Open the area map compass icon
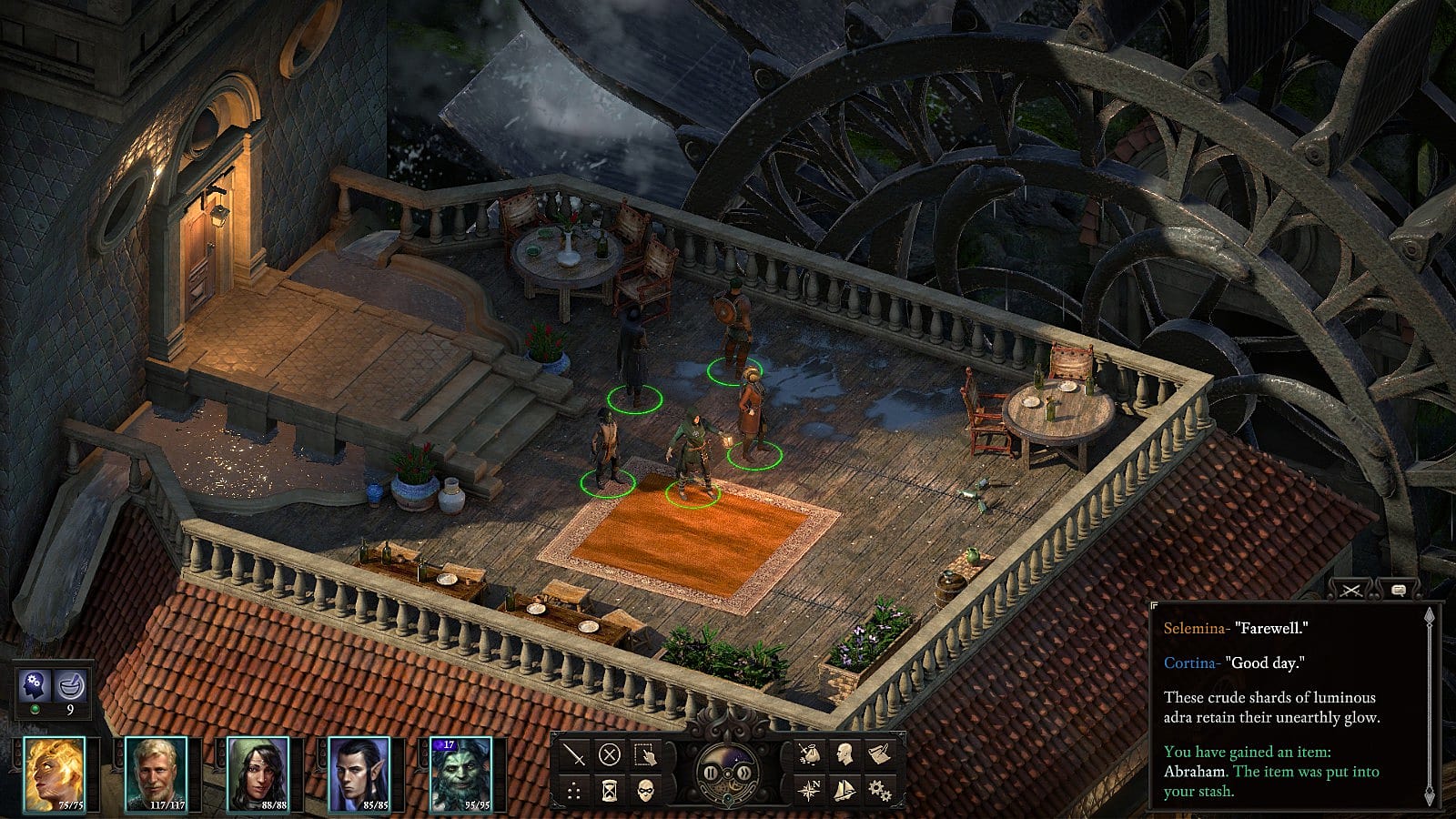 (x=809, y=790)
